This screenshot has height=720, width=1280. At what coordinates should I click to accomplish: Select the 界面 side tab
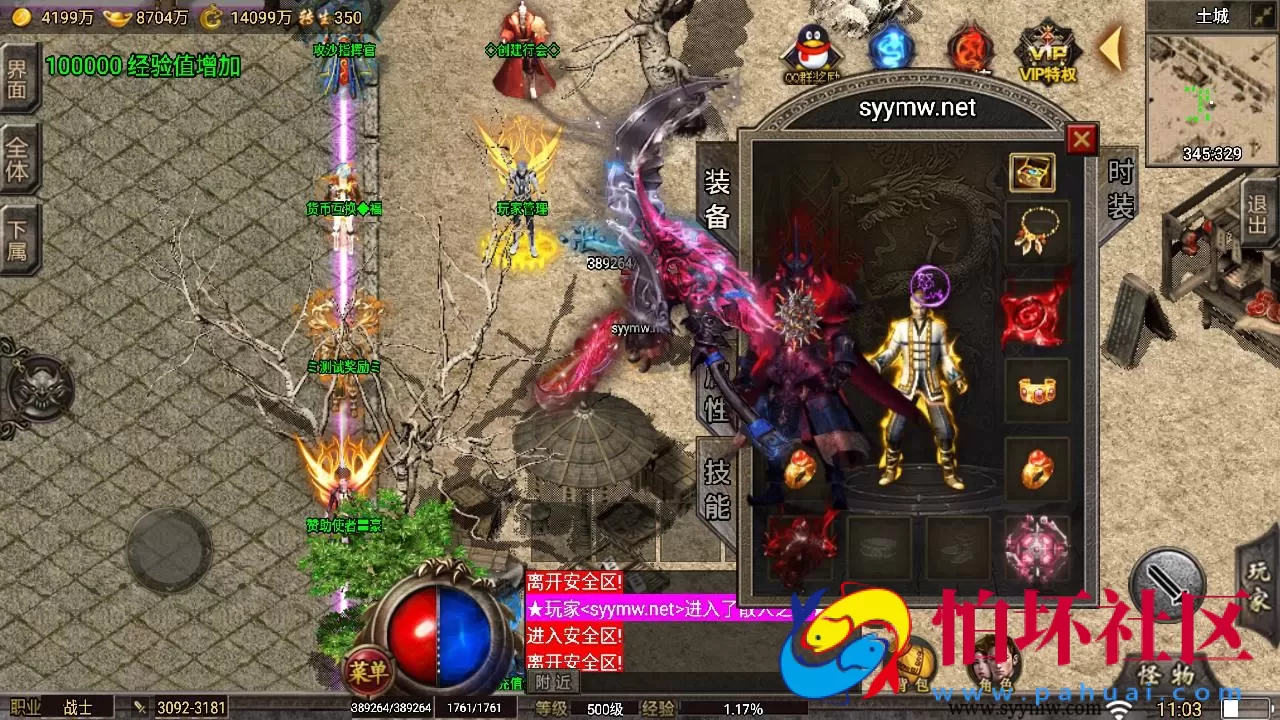coord(17,80)
